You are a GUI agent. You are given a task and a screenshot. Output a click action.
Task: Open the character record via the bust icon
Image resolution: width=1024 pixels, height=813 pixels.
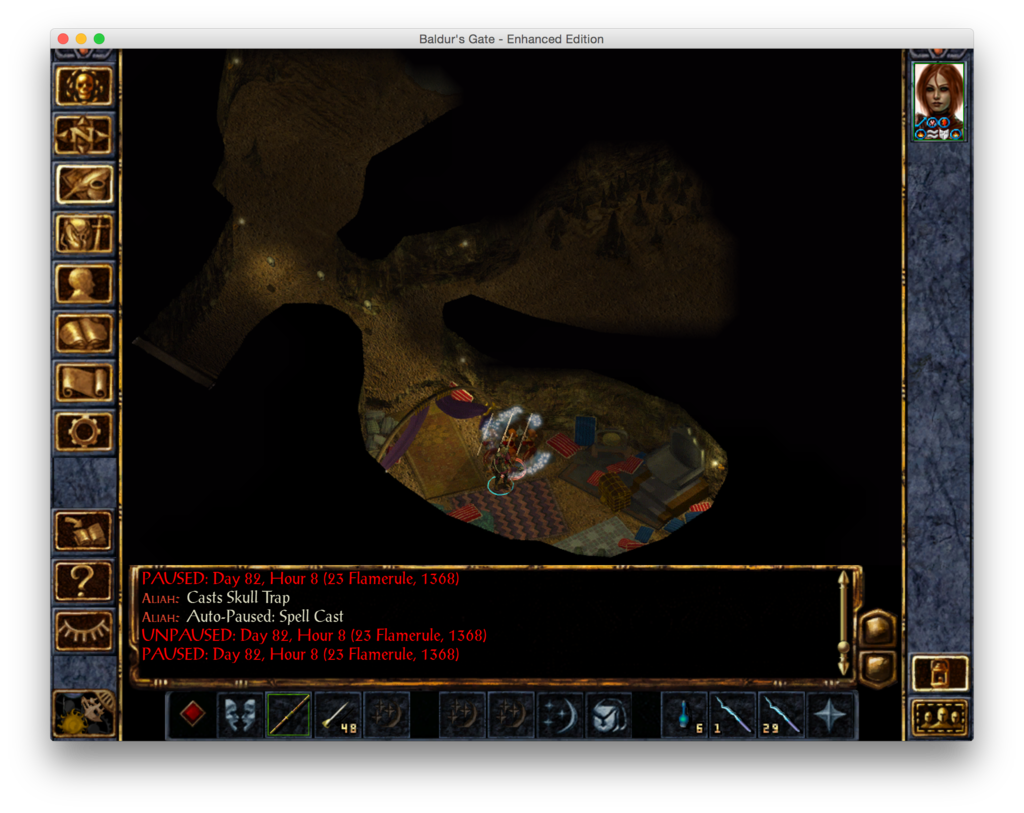click(x=84, y=284)
